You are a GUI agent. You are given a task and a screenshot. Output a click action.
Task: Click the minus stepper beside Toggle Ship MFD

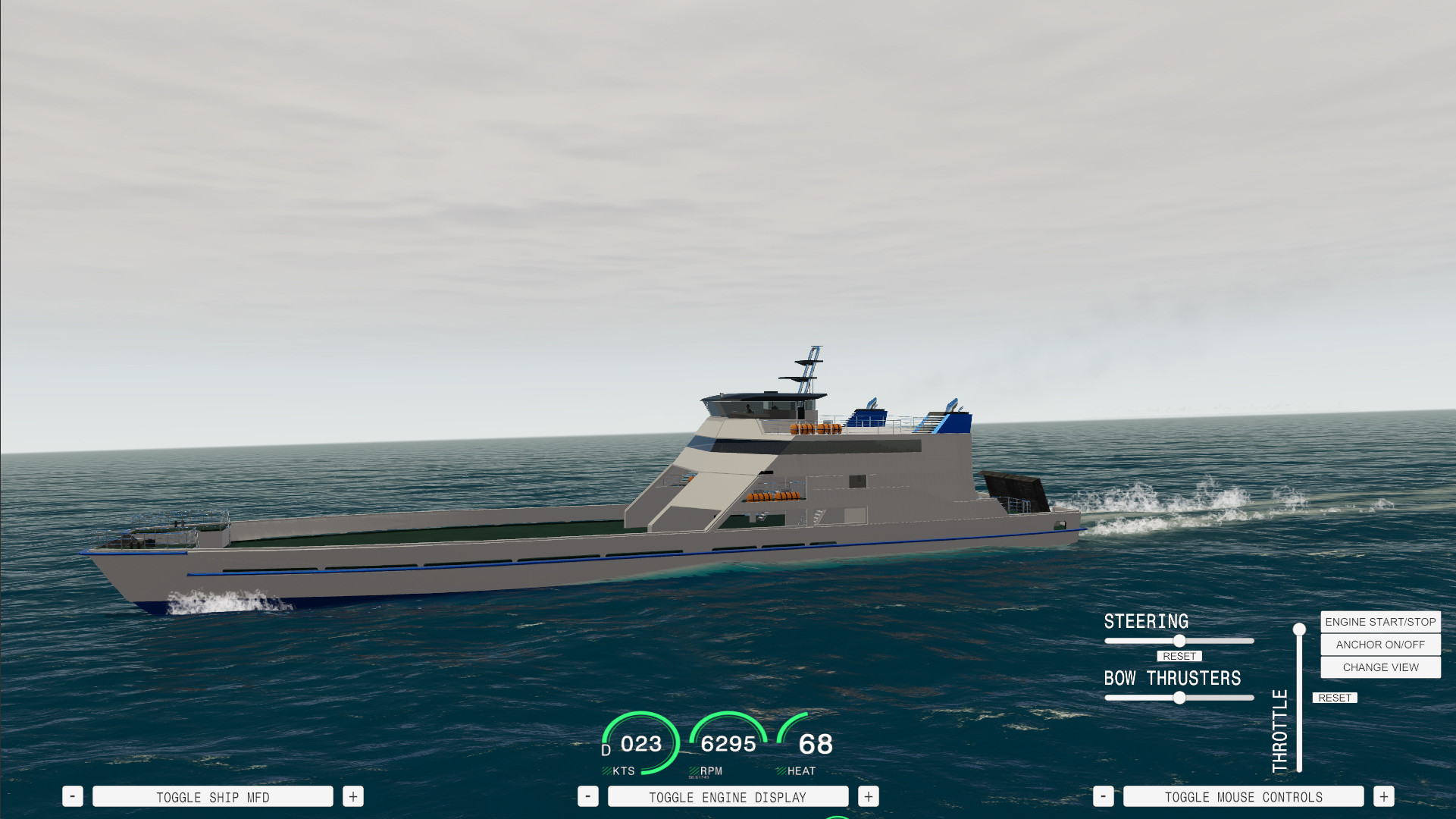pyautogui.click(x=73, y=796)
